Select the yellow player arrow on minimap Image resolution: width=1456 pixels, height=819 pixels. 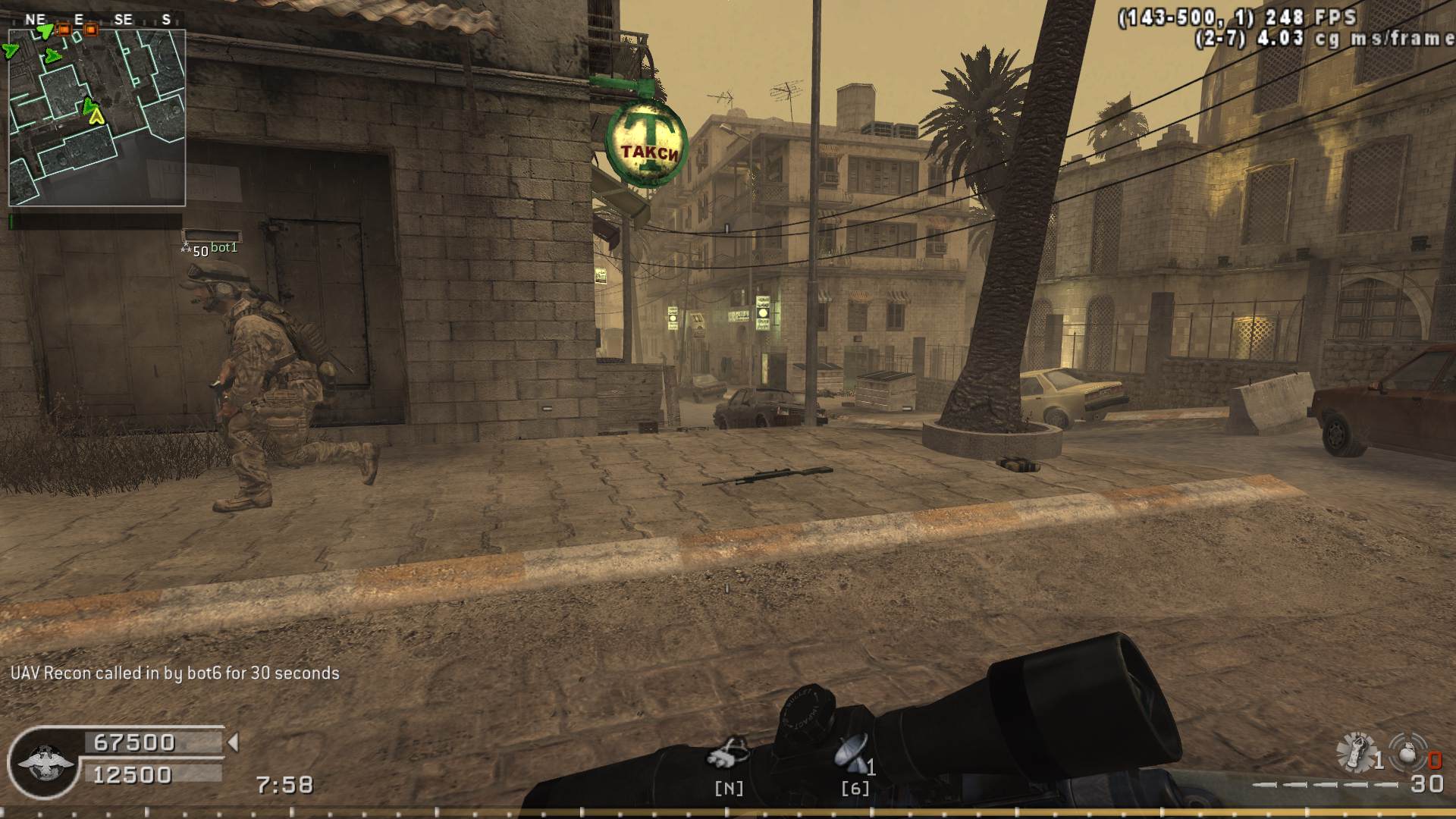pyautogui.click(x=96, y=116)
